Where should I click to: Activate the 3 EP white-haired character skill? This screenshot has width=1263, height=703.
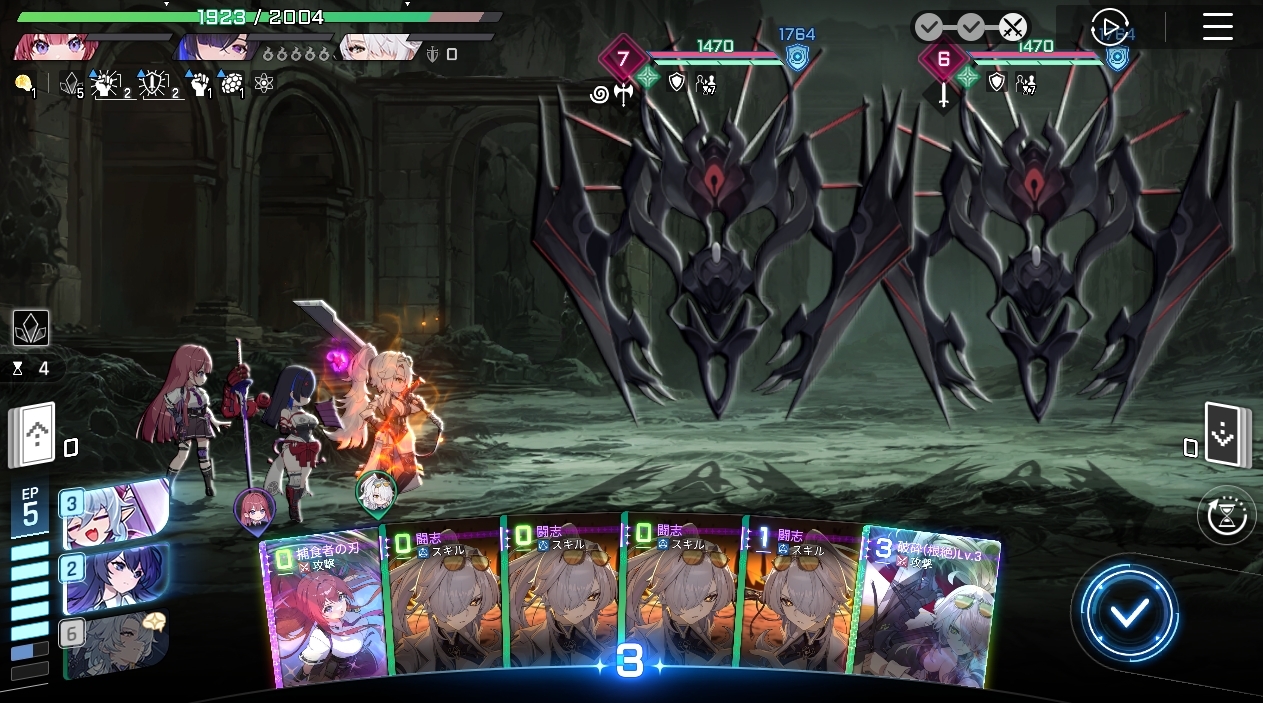112,512
